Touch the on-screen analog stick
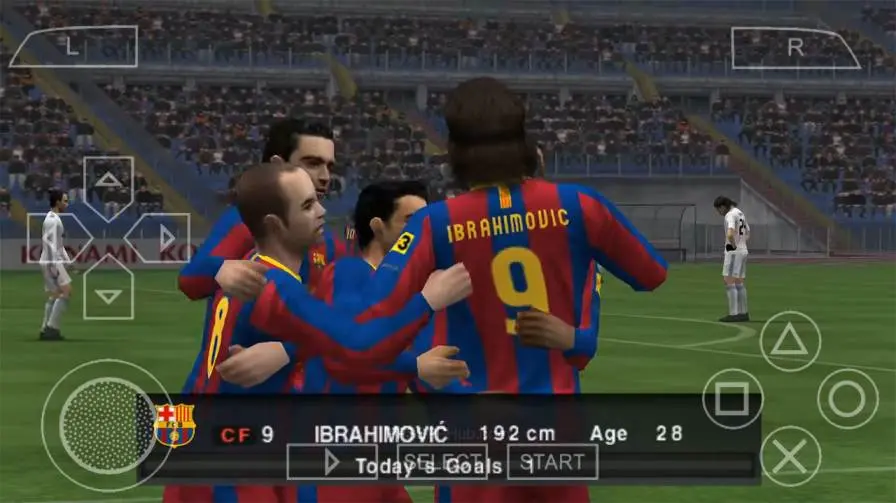896x503 pixels. coord(106,425)
